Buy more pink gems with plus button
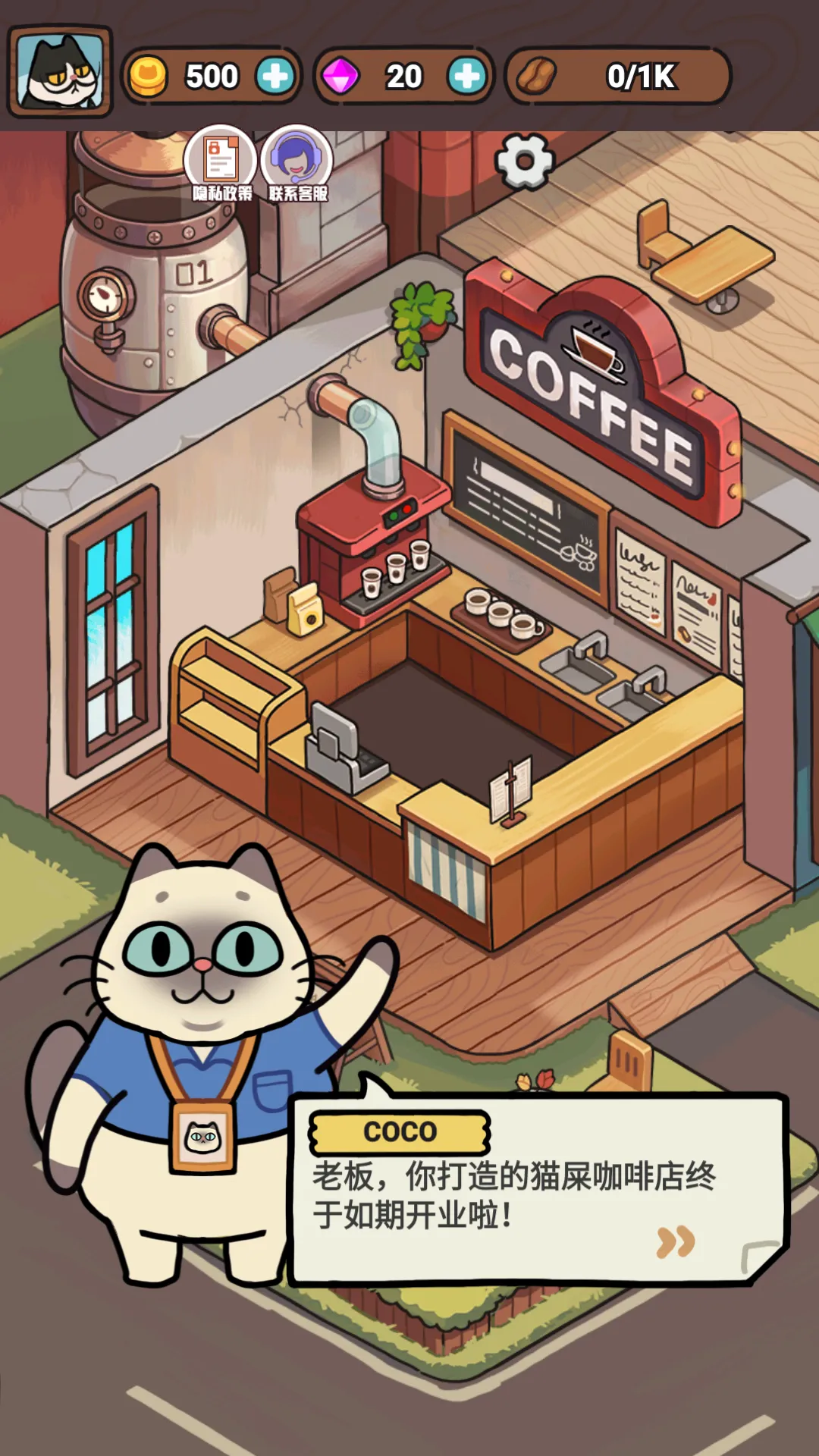 [466, 76]
